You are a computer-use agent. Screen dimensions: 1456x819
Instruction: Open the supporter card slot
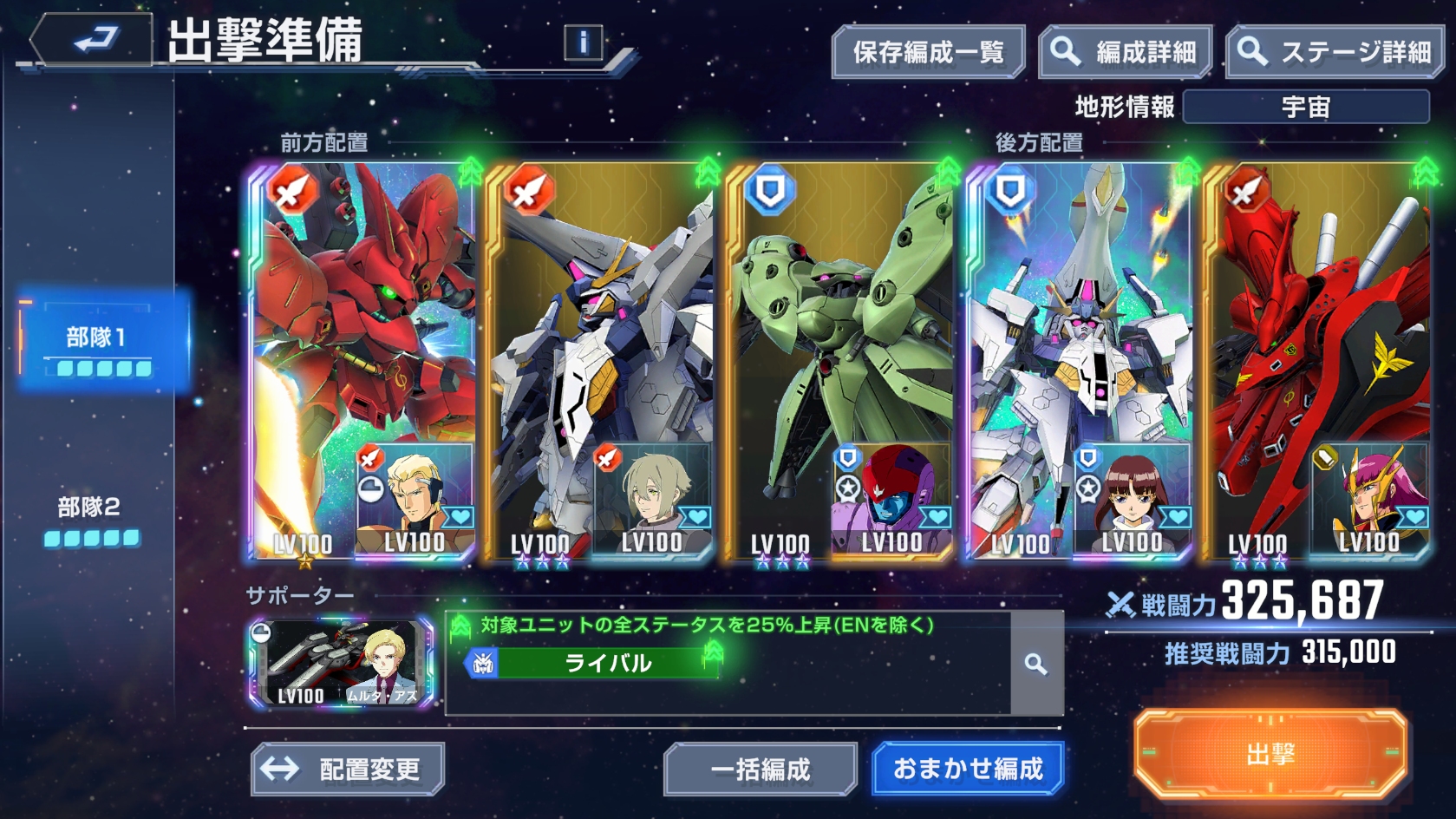click(342, 663)
